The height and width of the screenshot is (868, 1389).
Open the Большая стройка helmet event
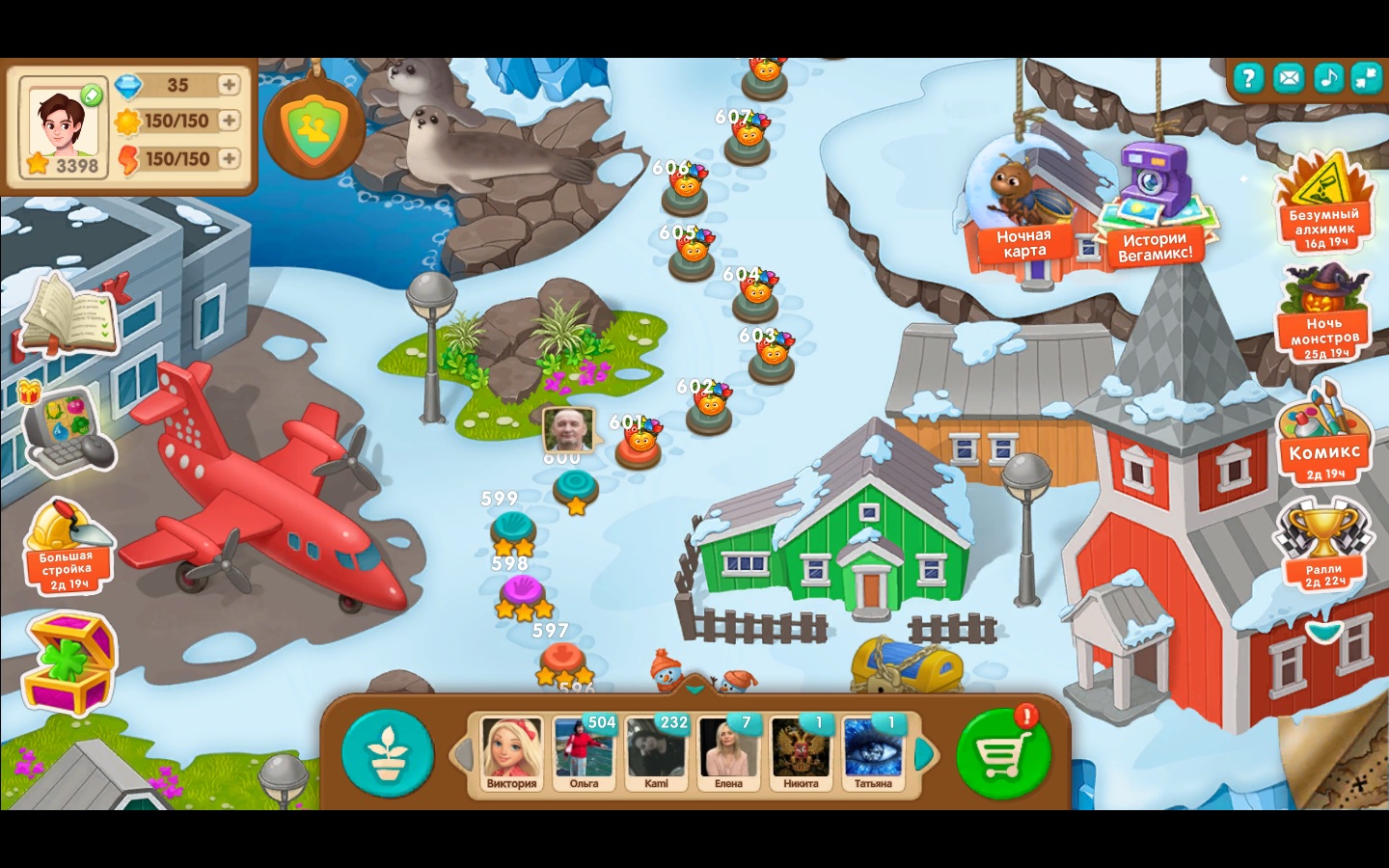click(x=66, y=545)
